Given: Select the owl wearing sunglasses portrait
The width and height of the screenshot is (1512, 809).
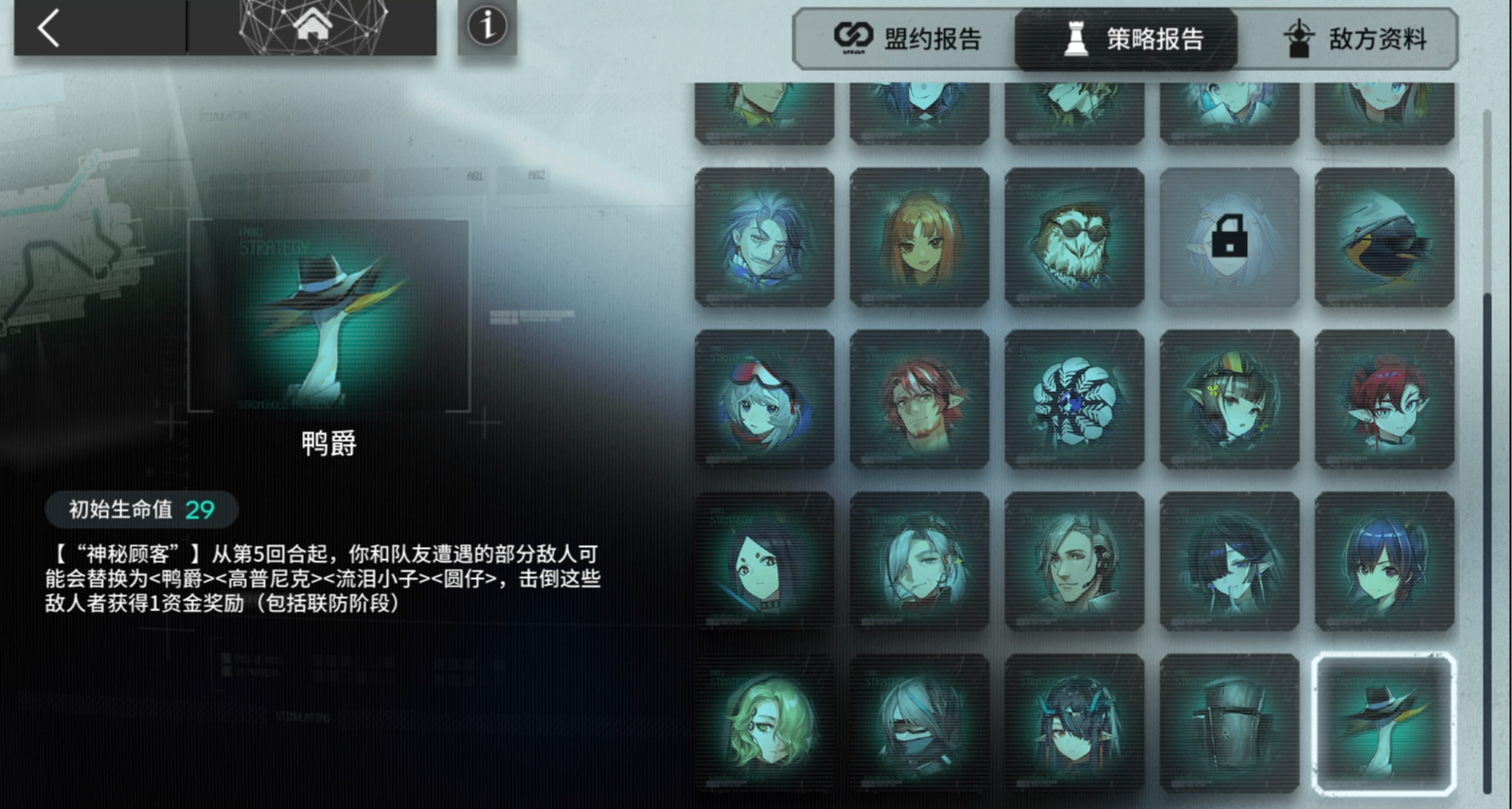Looking at the screenshot, I should tap(1074, 237).
